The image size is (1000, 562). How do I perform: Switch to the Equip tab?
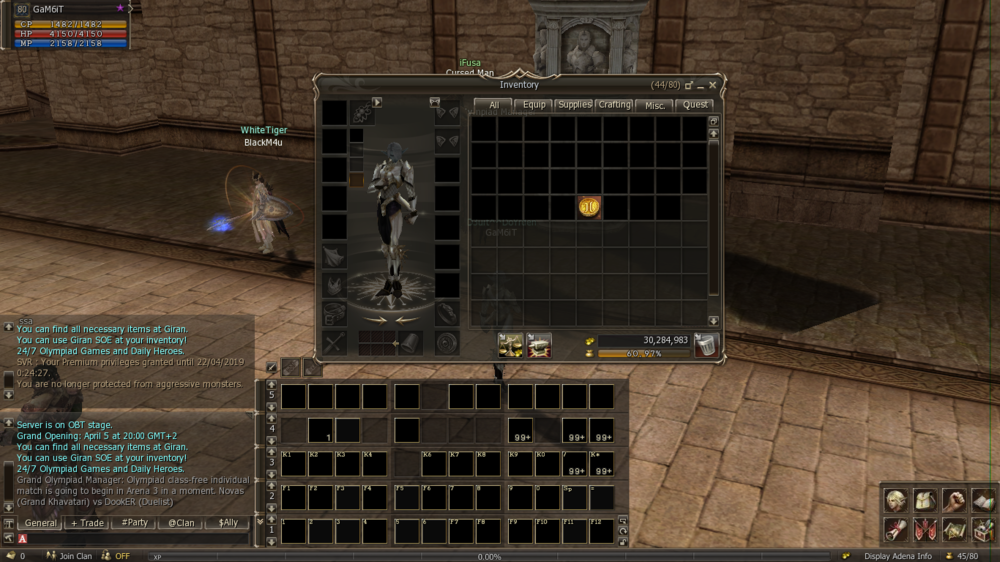(x=534, y=104)
